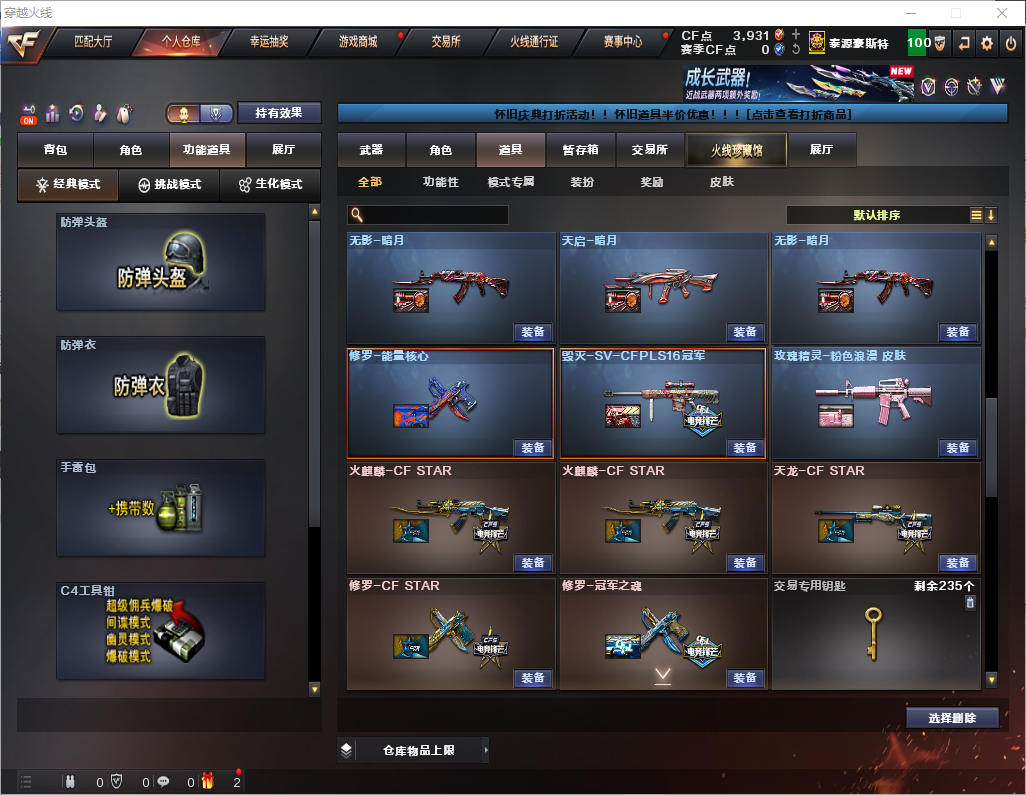The image size is (1026, 795).
Task: Filter items by 功能性 category
Action: [440, 182]
